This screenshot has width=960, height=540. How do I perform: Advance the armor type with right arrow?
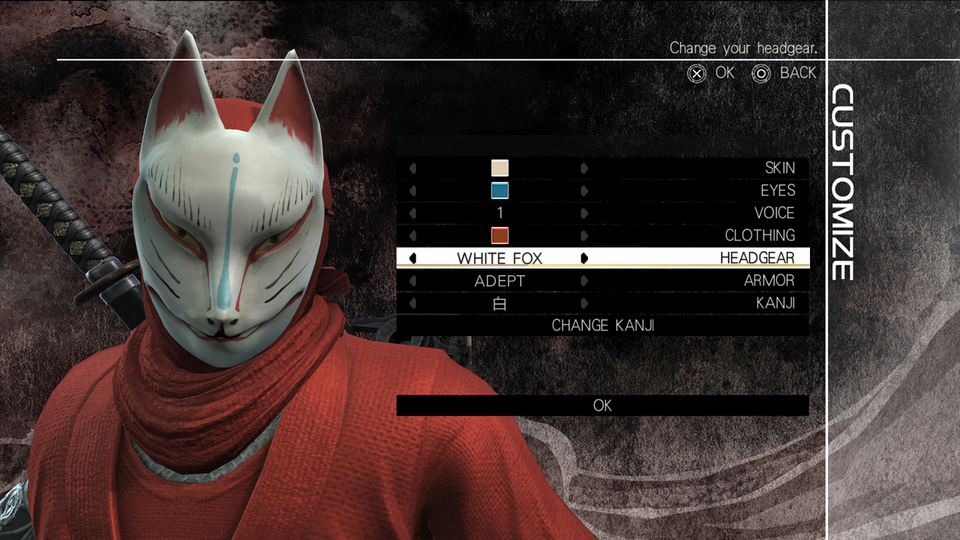click(x=585, y=281)
